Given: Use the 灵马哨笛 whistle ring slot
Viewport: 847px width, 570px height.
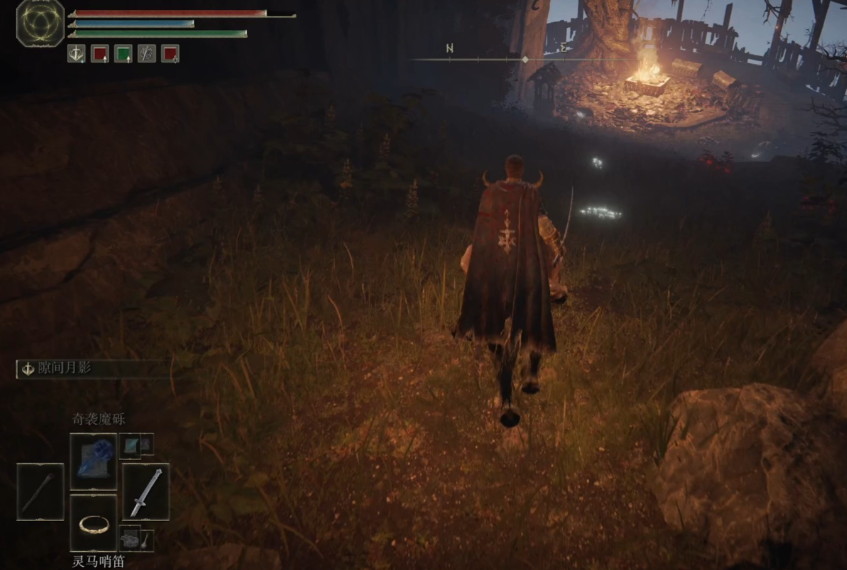Looking at the screenshot, I should [93, 523].
